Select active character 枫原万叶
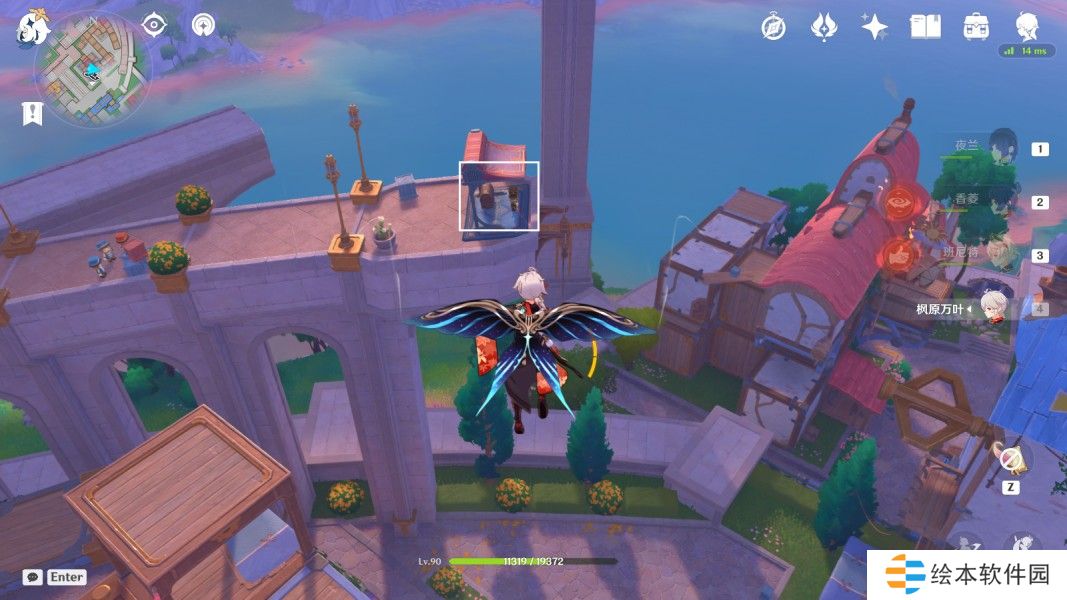 (990, 308)
